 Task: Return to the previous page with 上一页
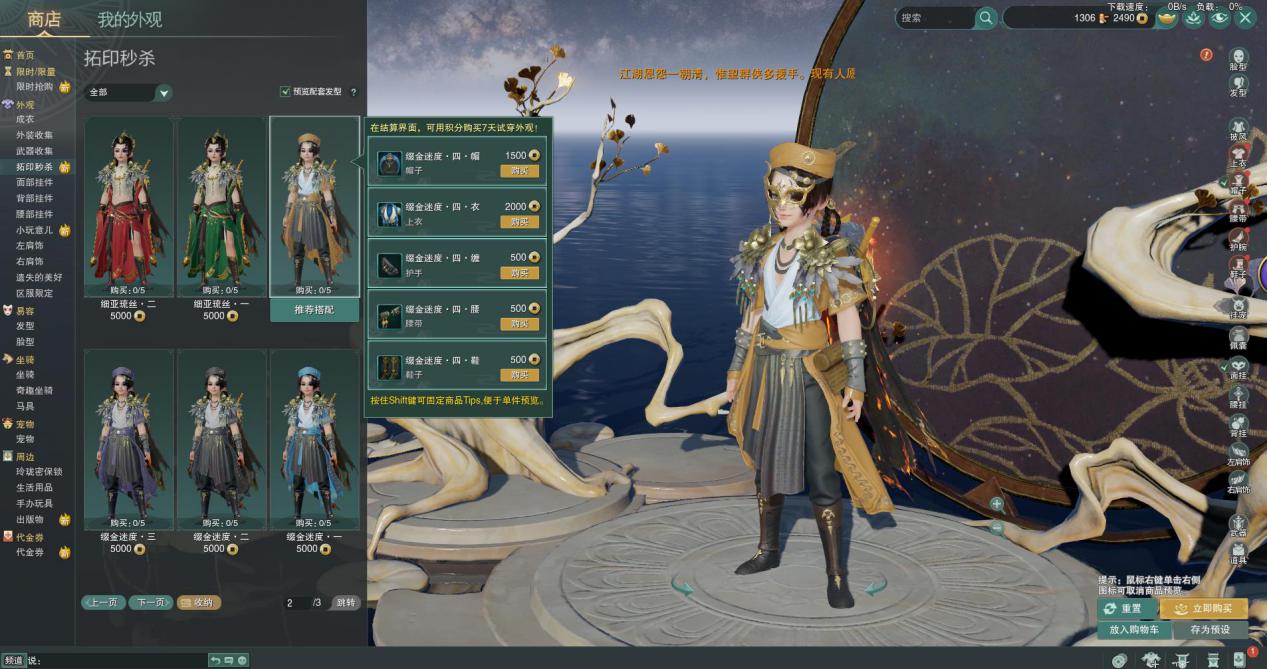point(103,602)
